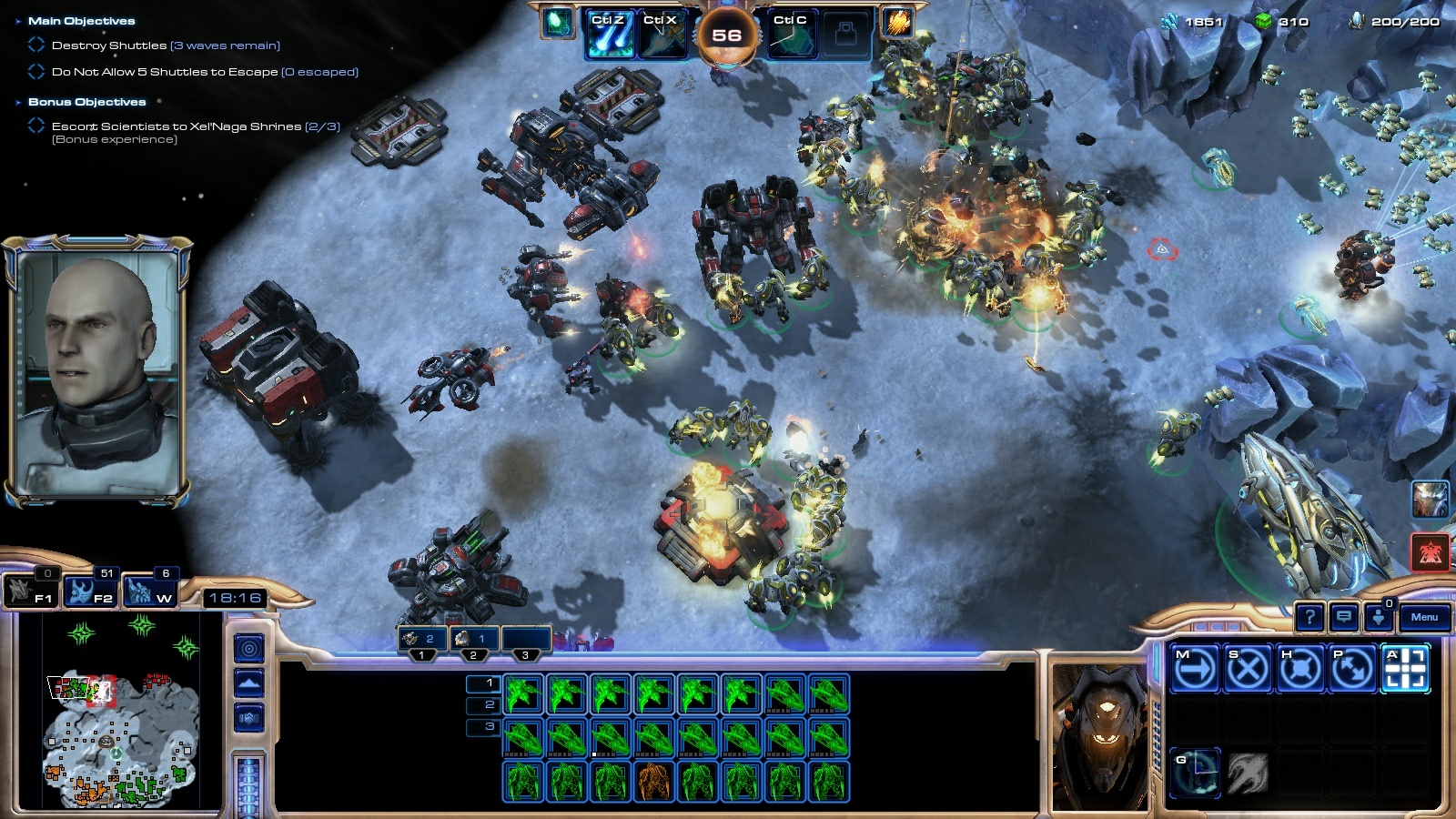The image size is (1456, 819).
Task: Activate the Ctl C top bar ability
Action: coord(791,35)
